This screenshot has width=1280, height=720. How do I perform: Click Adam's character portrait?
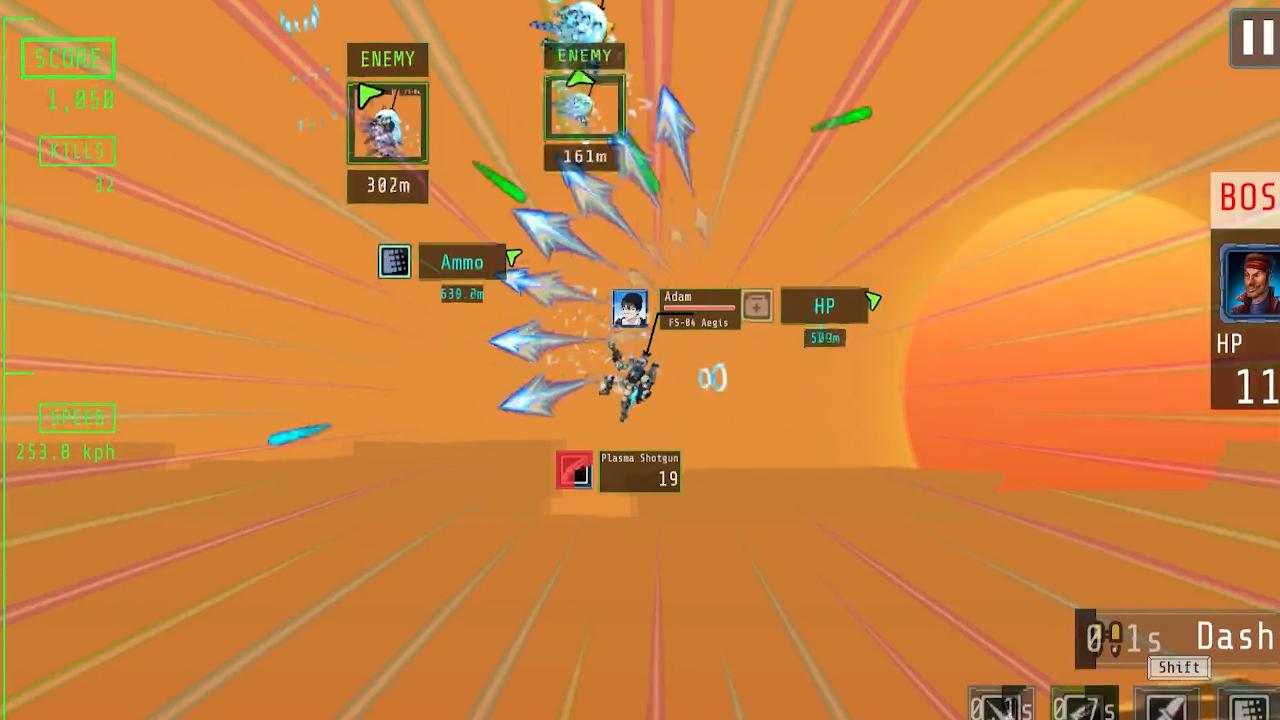tap(630, 306)
